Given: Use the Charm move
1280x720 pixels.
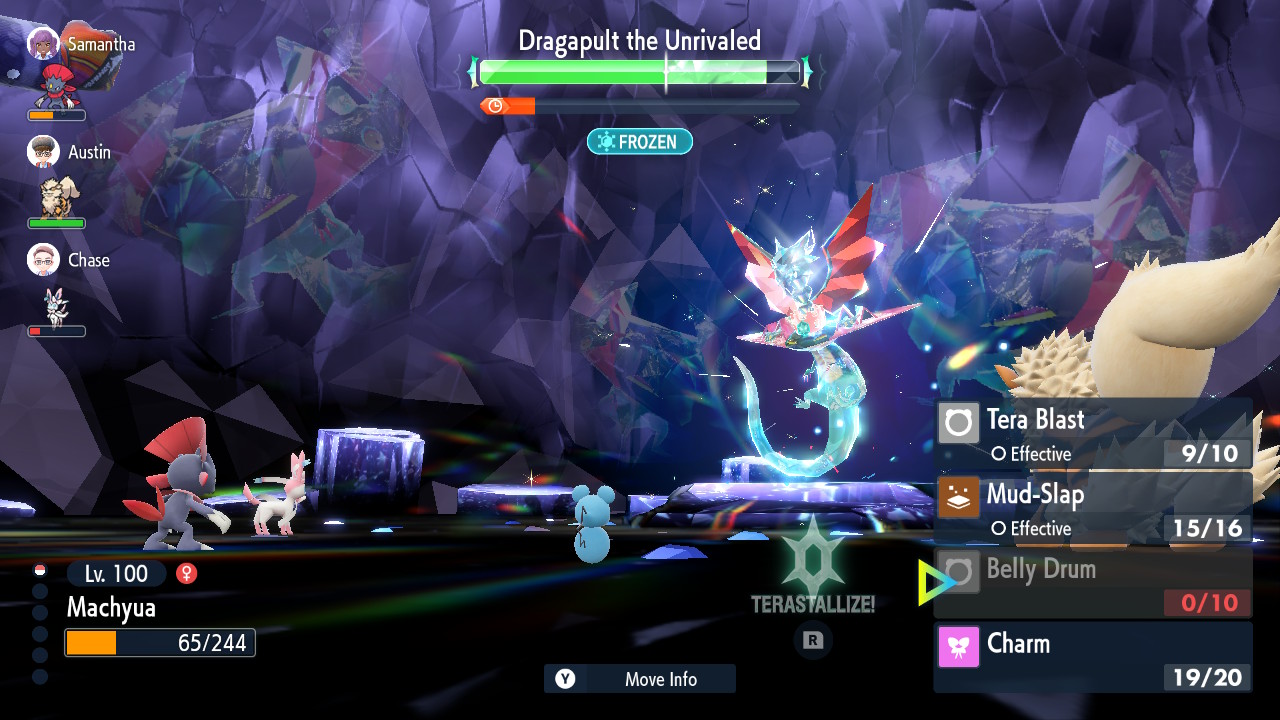Looking at the screenshot, I should (x=1093, y=657).
